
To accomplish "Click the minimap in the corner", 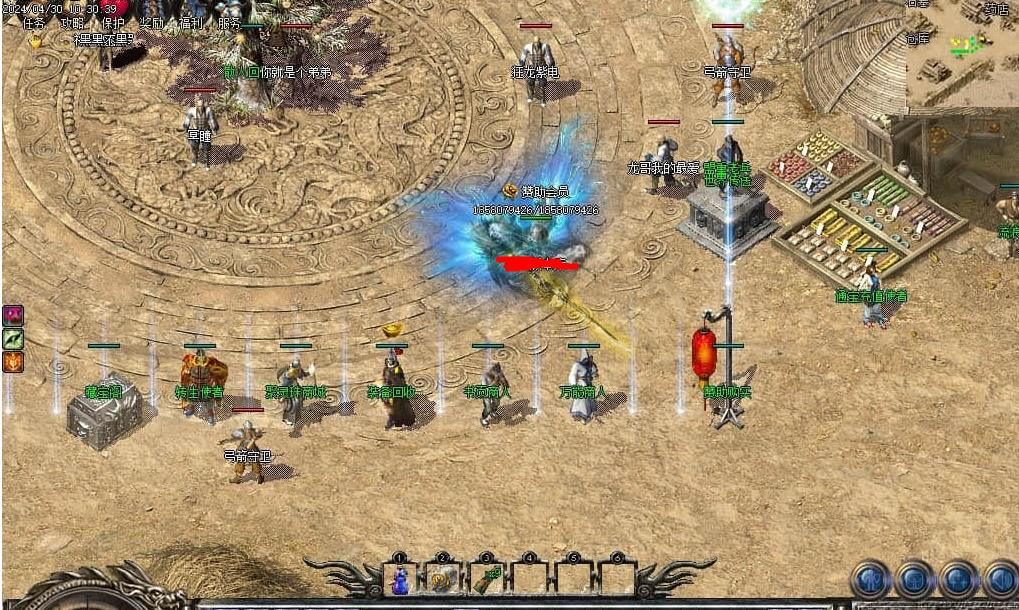I will tap(962, 52).
